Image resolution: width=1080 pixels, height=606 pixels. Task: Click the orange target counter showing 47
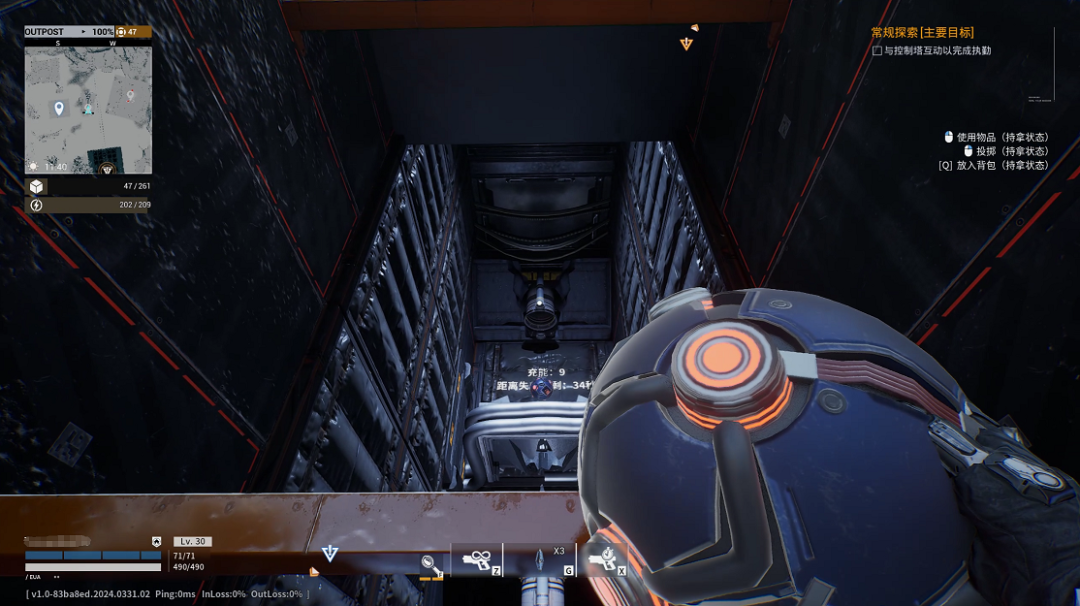tap(133, 32)
